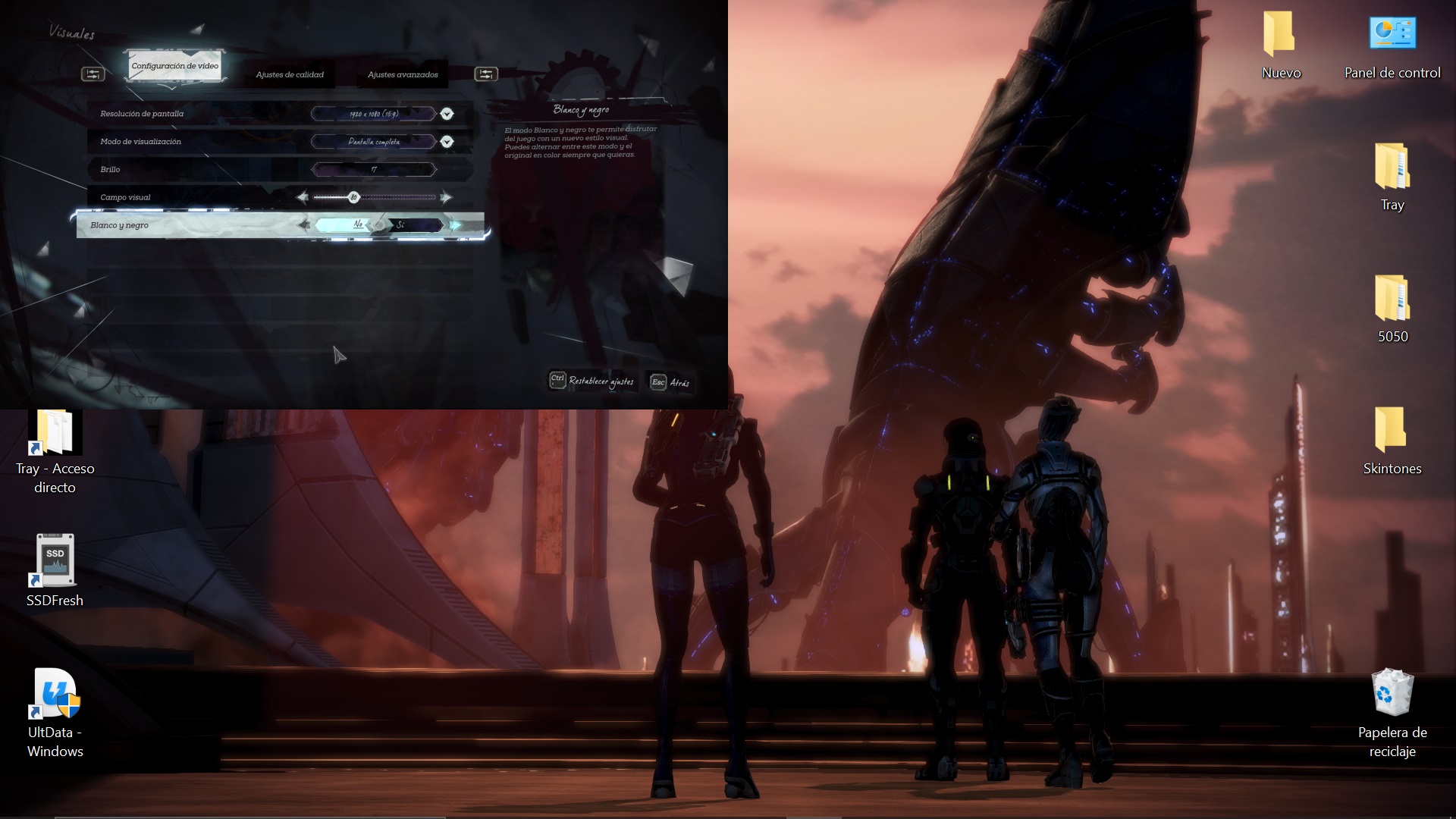
Task: Expand the Modo de visualización dropdown arrow
Action: pos(447,142)
